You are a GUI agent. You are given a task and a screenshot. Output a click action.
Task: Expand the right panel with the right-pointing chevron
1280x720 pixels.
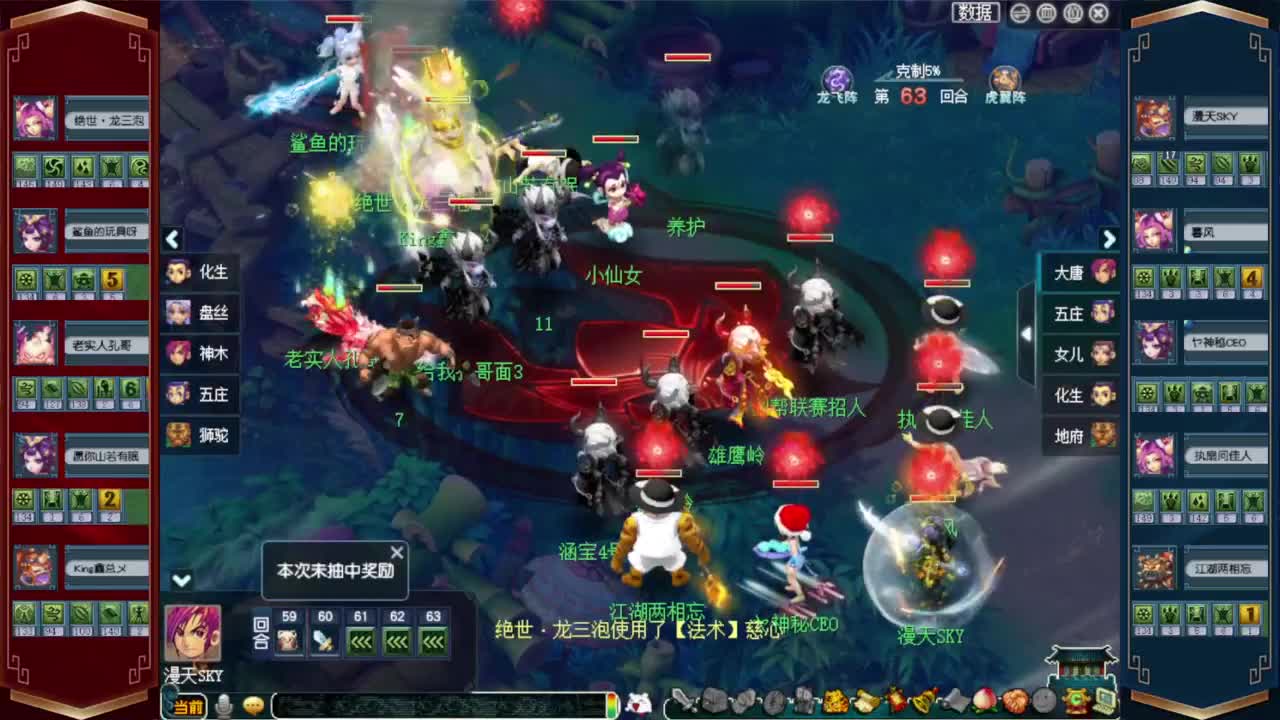1109,240
